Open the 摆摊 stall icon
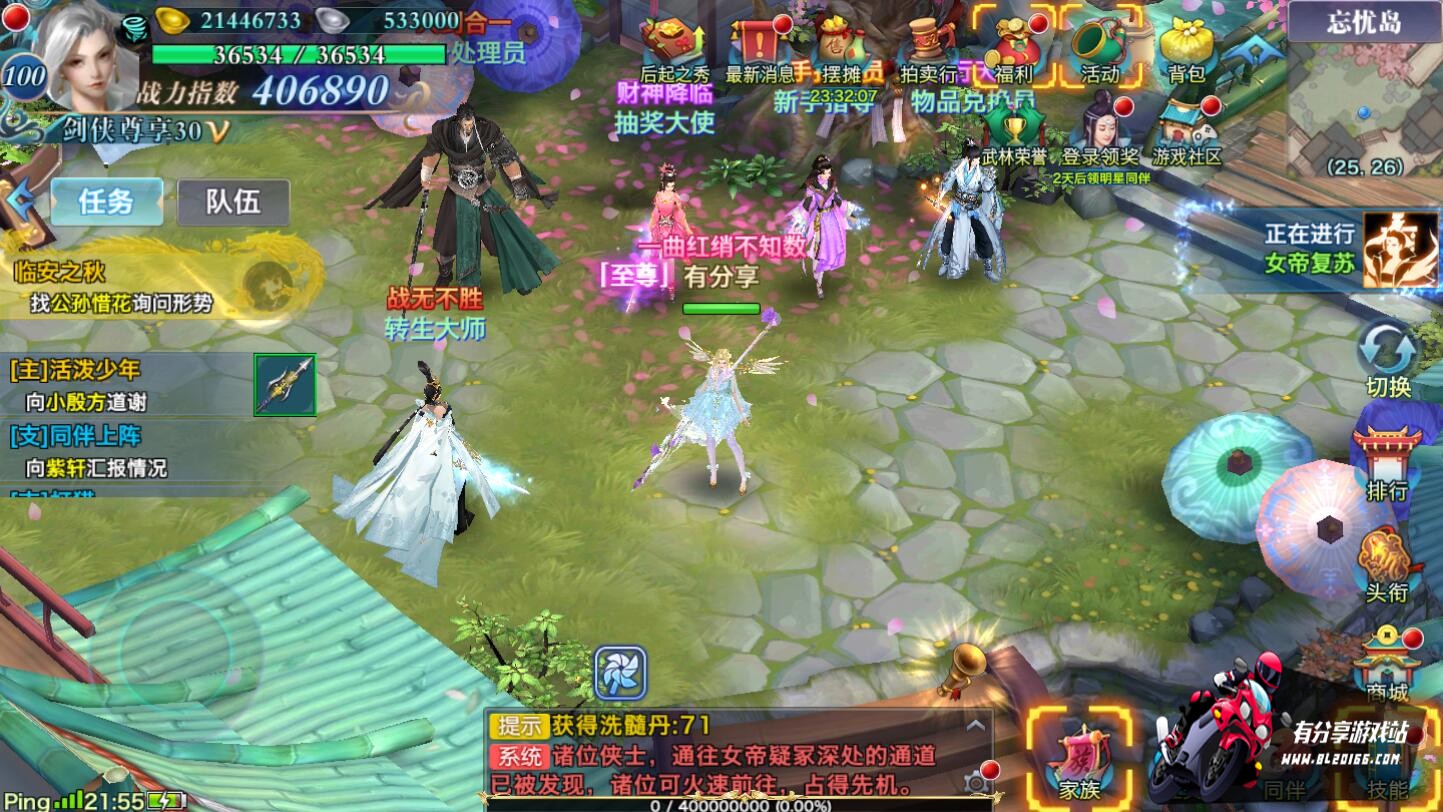 [x=842, y=47]
